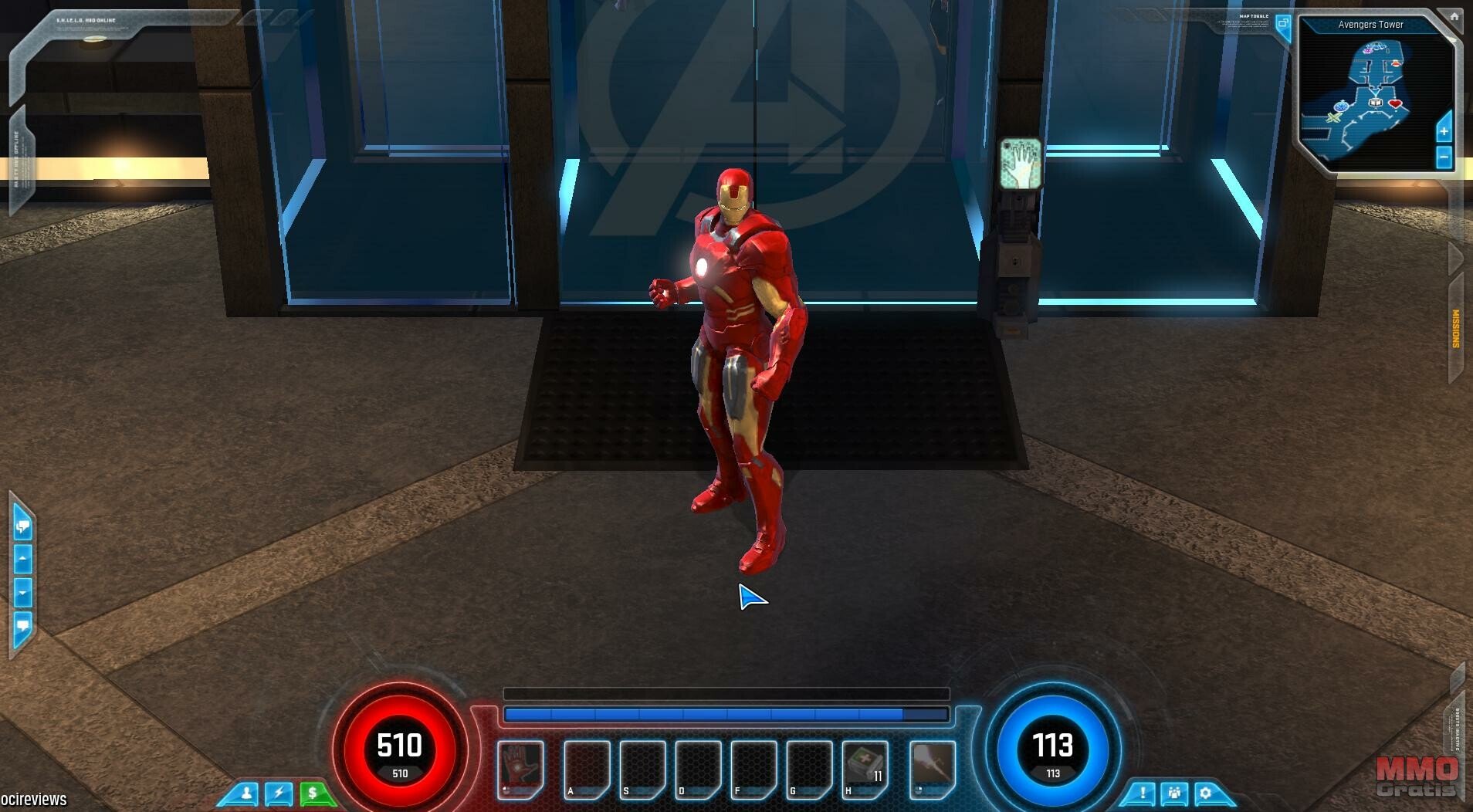Open the social group panel
This screenshot has width=1473, height=812.
pos(1174,793)
